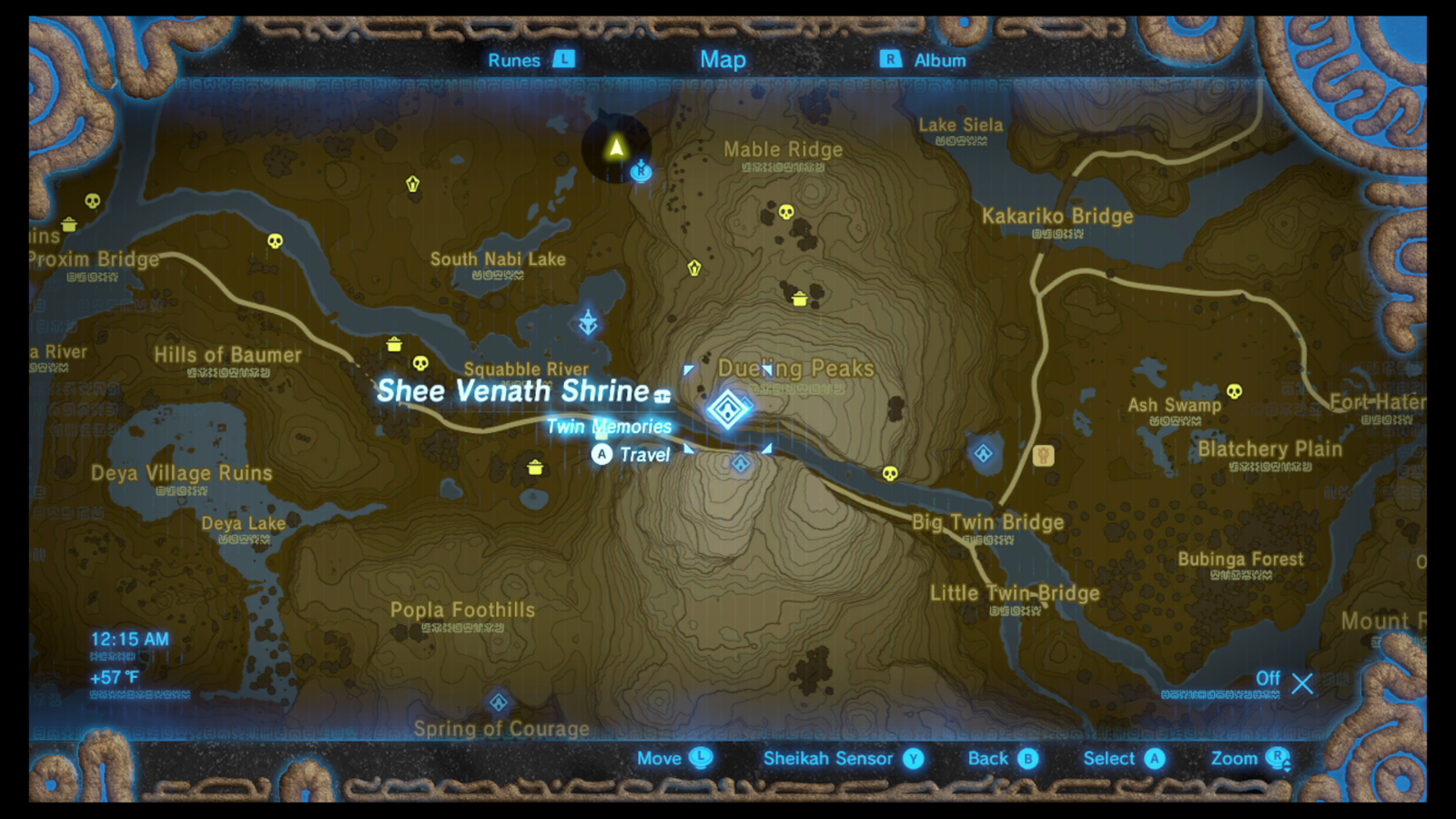Click the shrine icon below the map cursor
Image resolution: width=1456 pixels, height=819 pixels.
click(740, 465)
